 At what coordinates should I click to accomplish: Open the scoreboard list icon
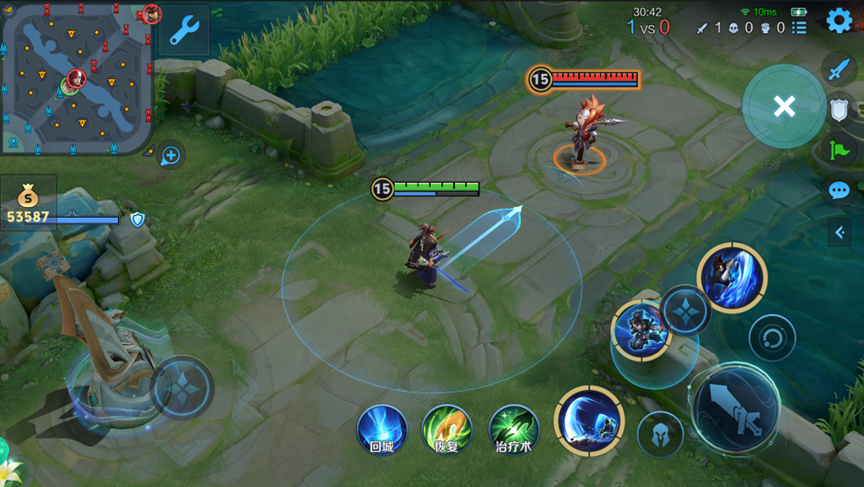tap(799, 28)
